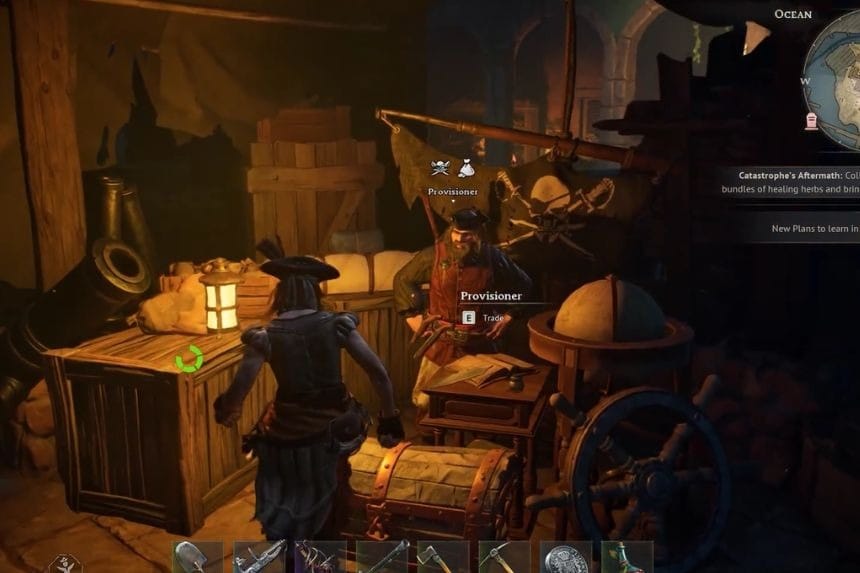This screenshot has height=573, width=860.
Task: Select the silver coin hotbar slot
Action: pos(566,558)
